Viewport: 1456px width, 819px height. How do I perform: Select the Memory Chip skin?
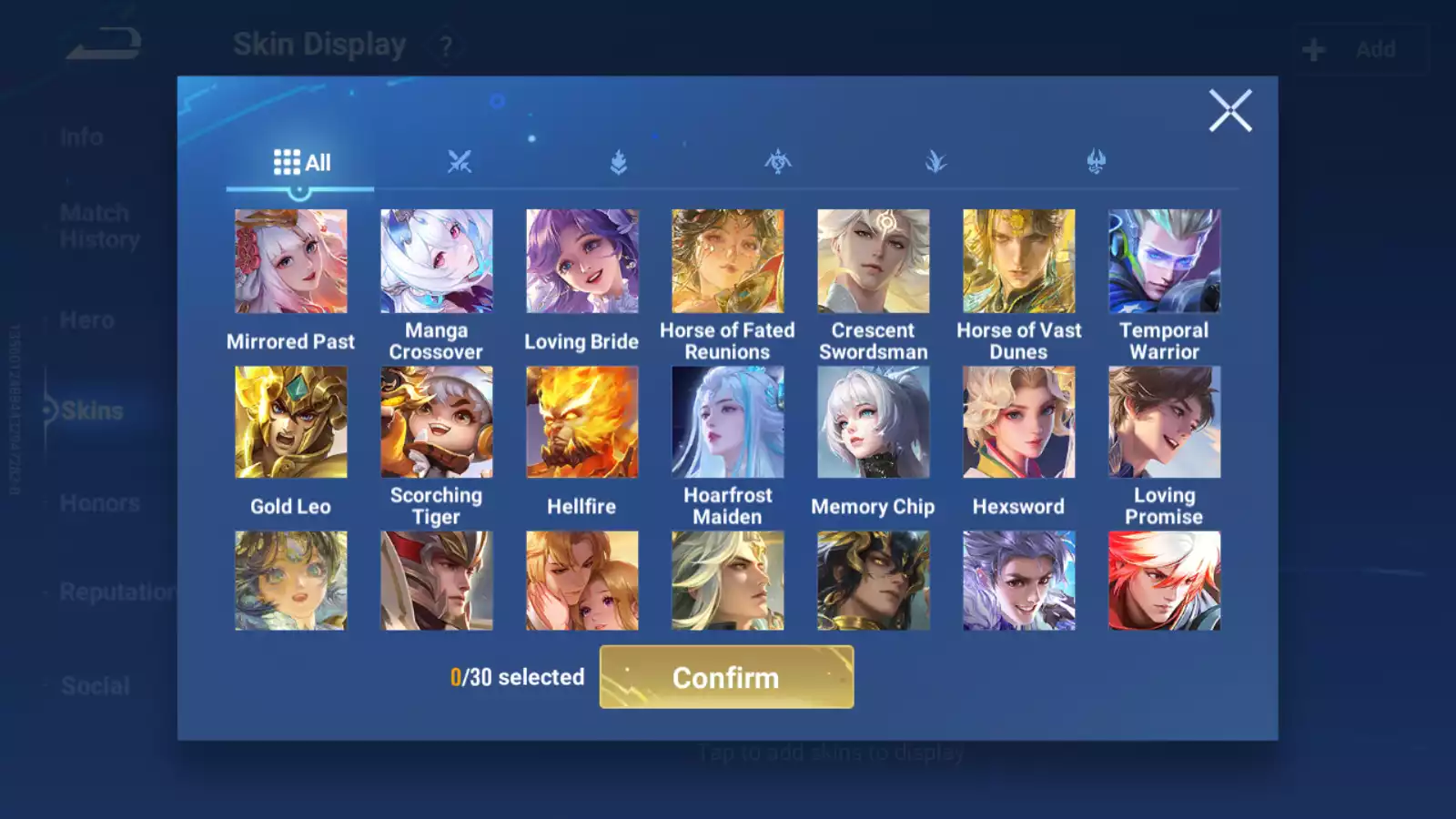874,422
